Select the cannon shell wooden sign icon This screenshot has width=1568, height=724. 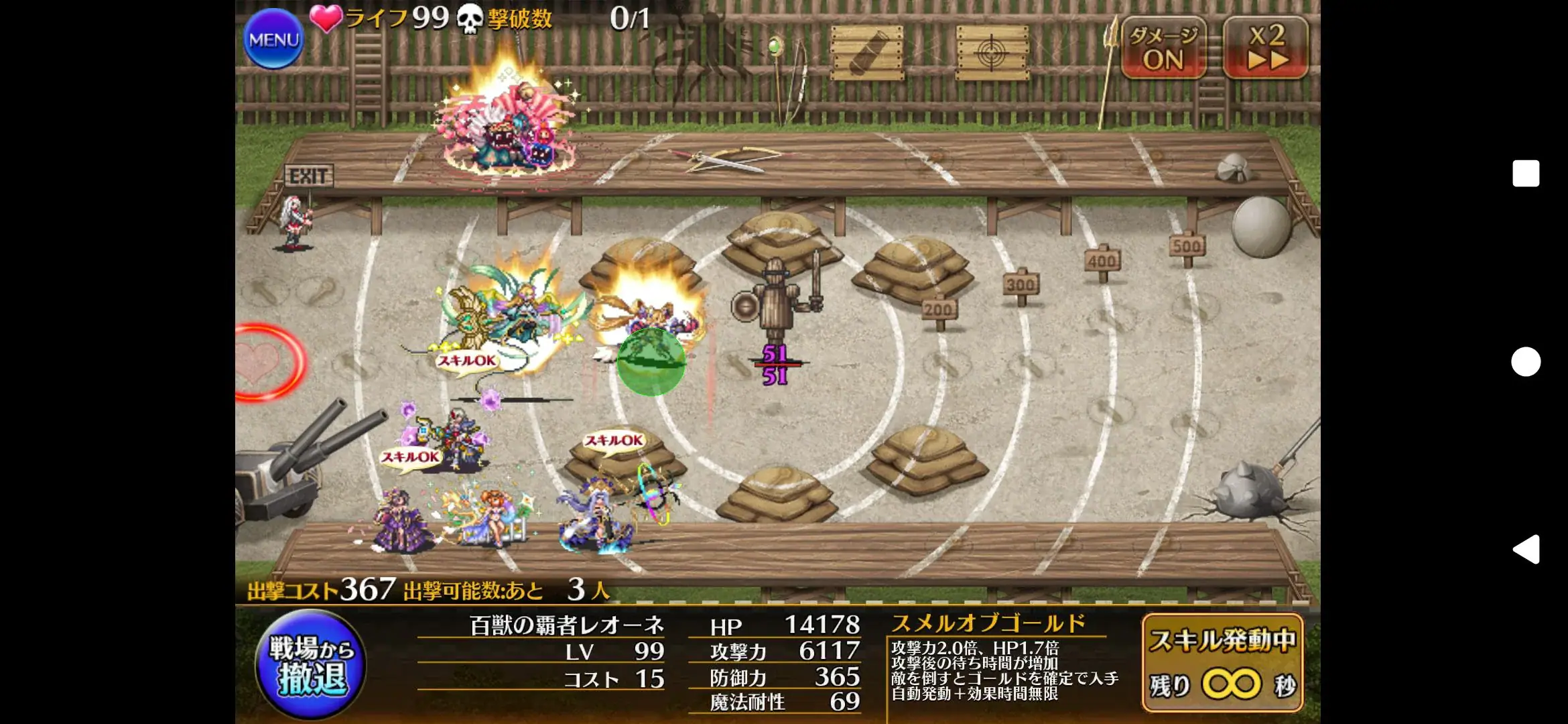tap(866, 48)
